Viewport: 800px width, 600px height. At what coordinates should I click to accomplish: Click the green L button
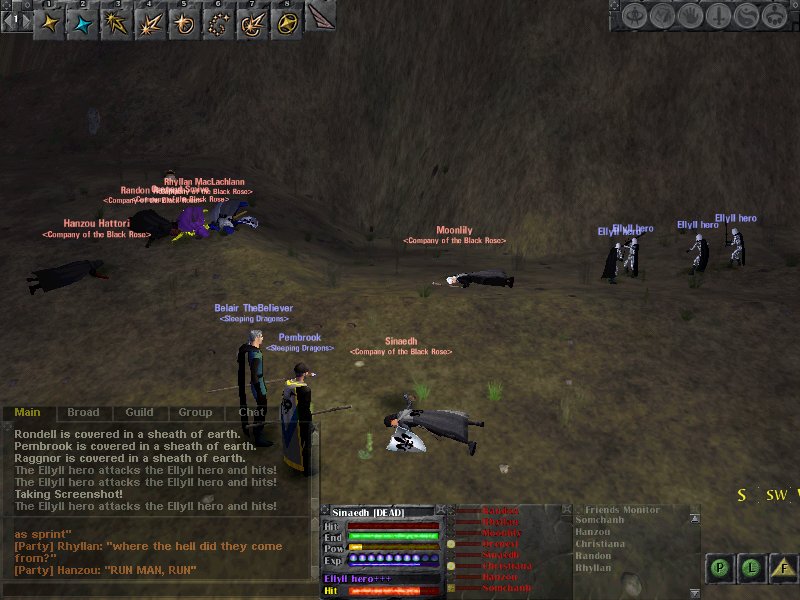(752, 568)
